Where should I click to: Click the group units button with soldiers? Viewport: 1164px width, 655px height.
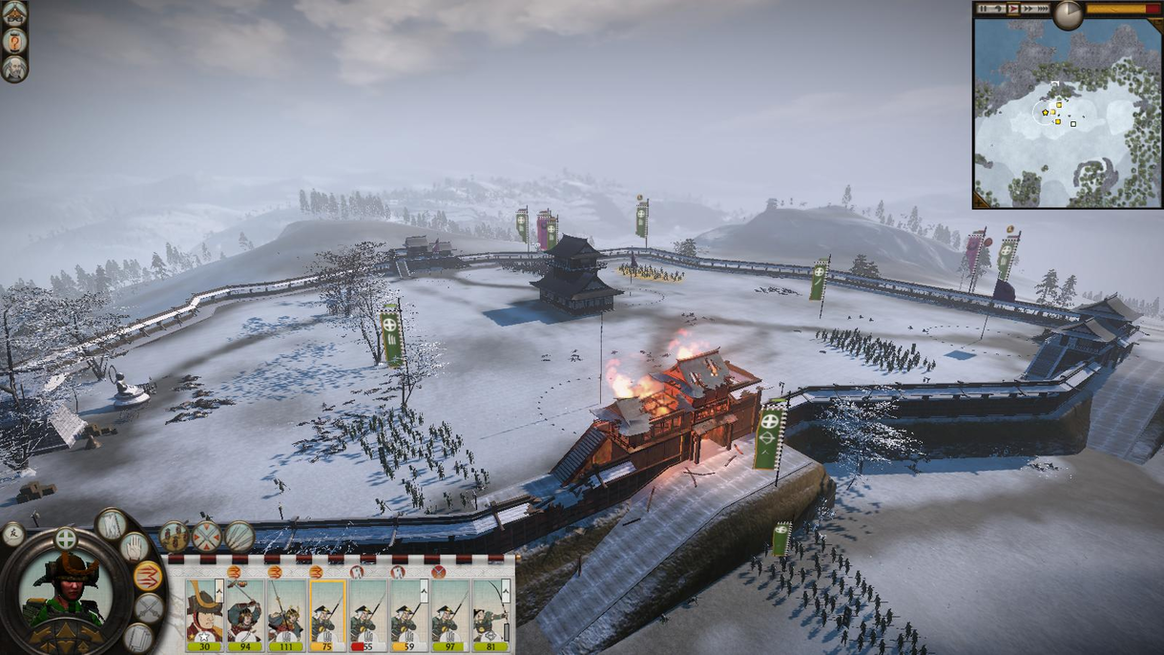pyautogui.click(x=174, y=536)
